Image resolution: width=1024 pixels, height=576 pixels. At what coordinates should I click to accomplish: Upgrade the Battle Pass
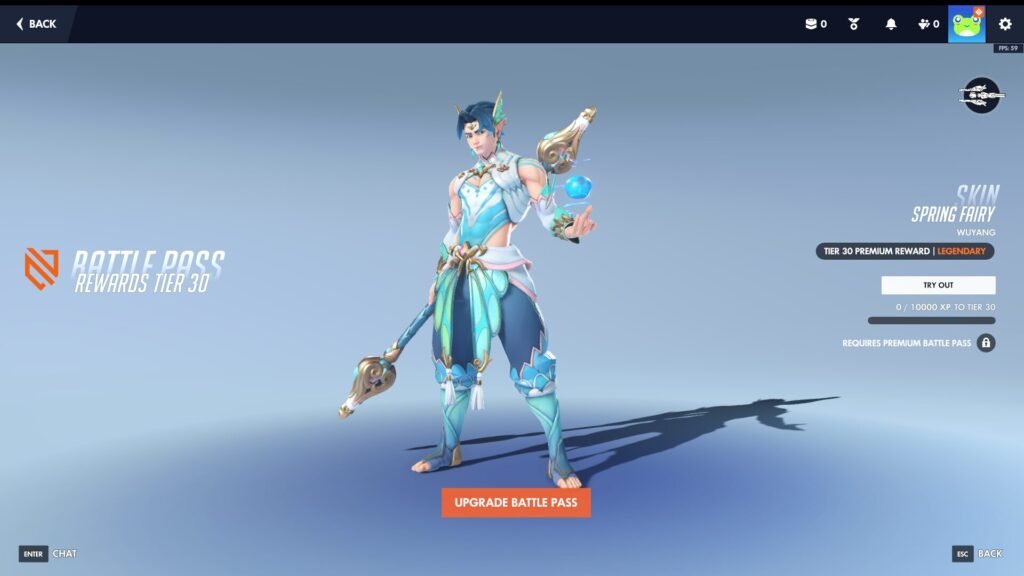pyautogui.click(x=516, y=501)
